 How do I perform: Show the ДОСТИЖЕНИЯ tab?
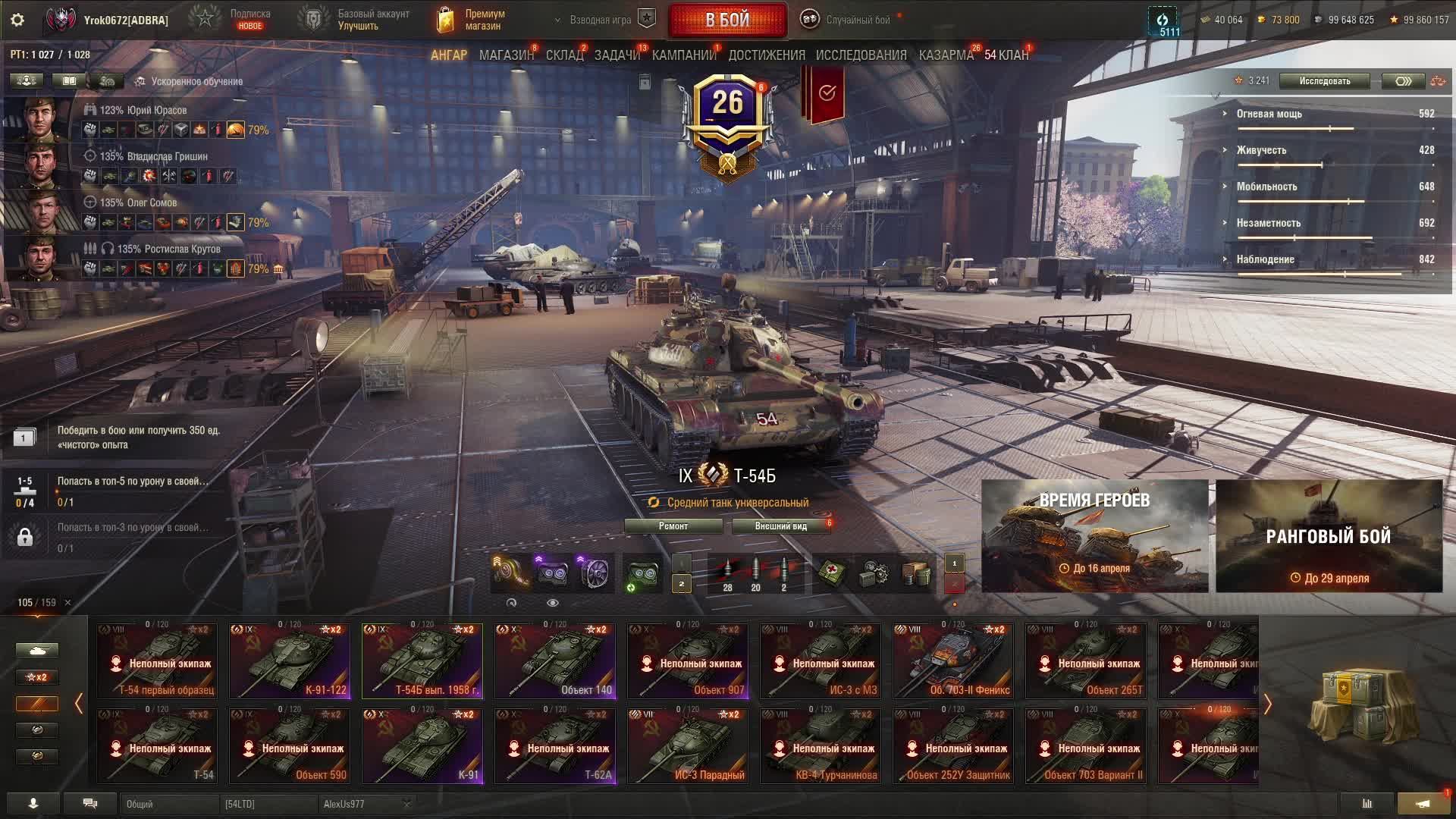766,55
